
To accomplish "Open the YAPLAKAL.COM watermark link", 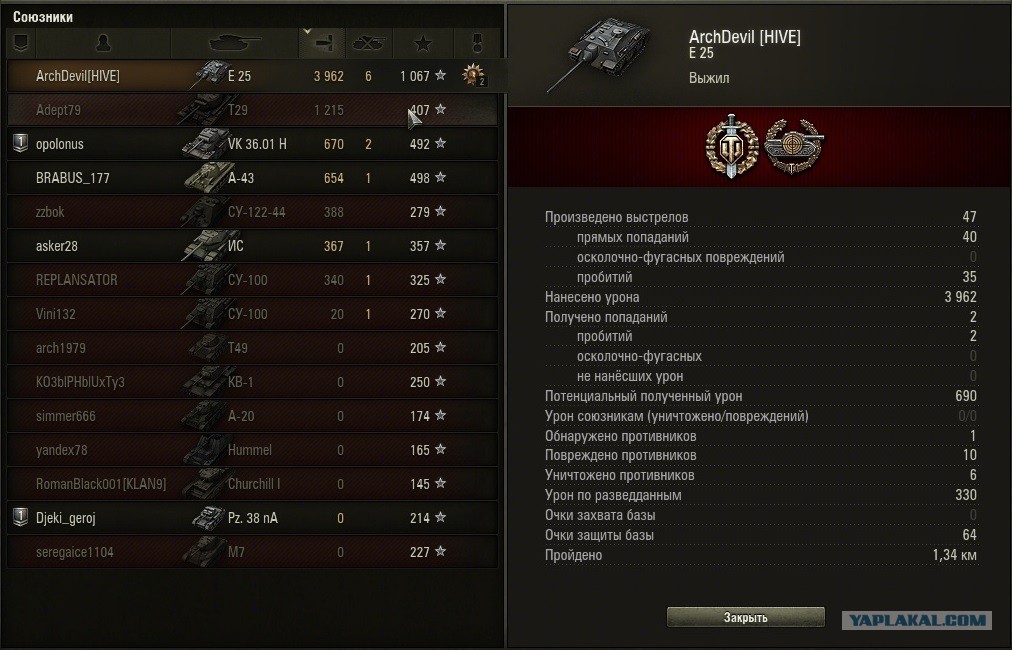I will [x=917, y=620].
